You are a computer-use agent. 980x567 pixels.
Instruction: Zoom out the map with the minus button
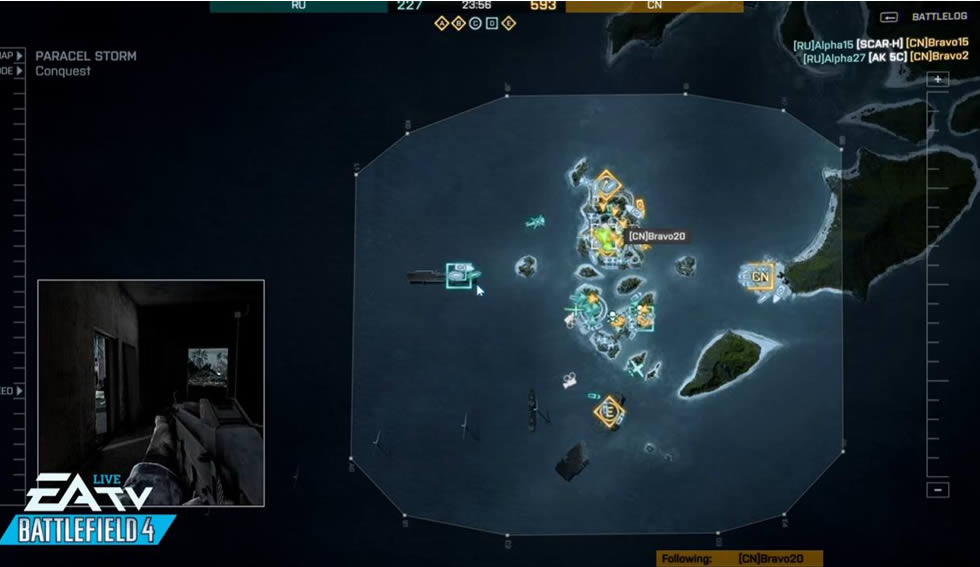[937, 489]
